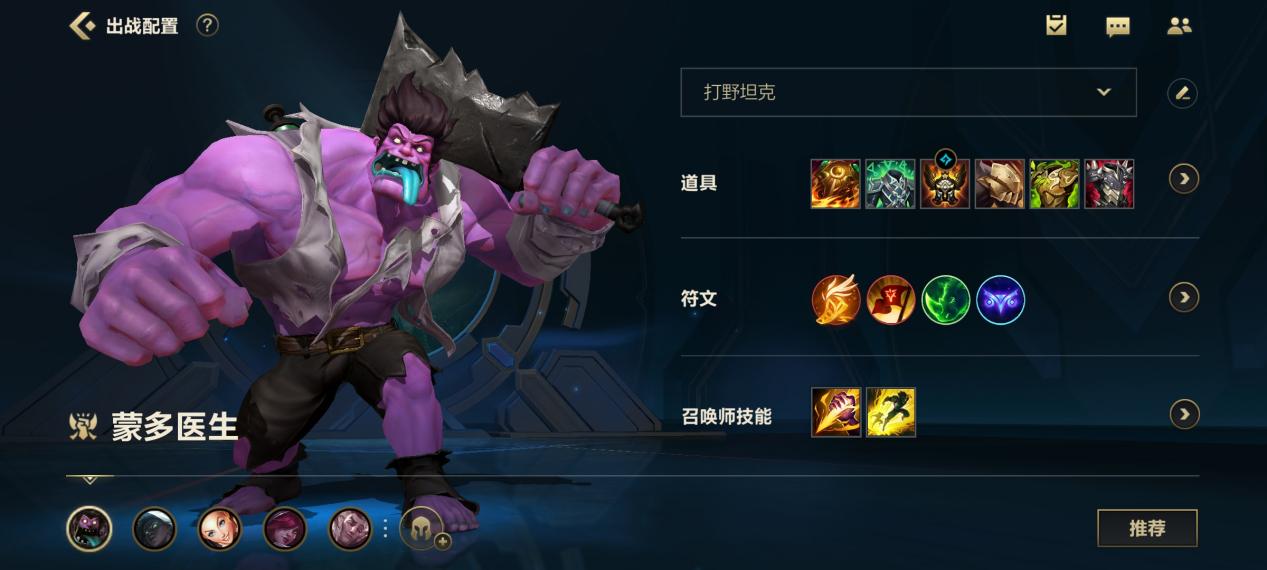
Task: Go back from the 出战配置 screen
Action: point(82,26)
